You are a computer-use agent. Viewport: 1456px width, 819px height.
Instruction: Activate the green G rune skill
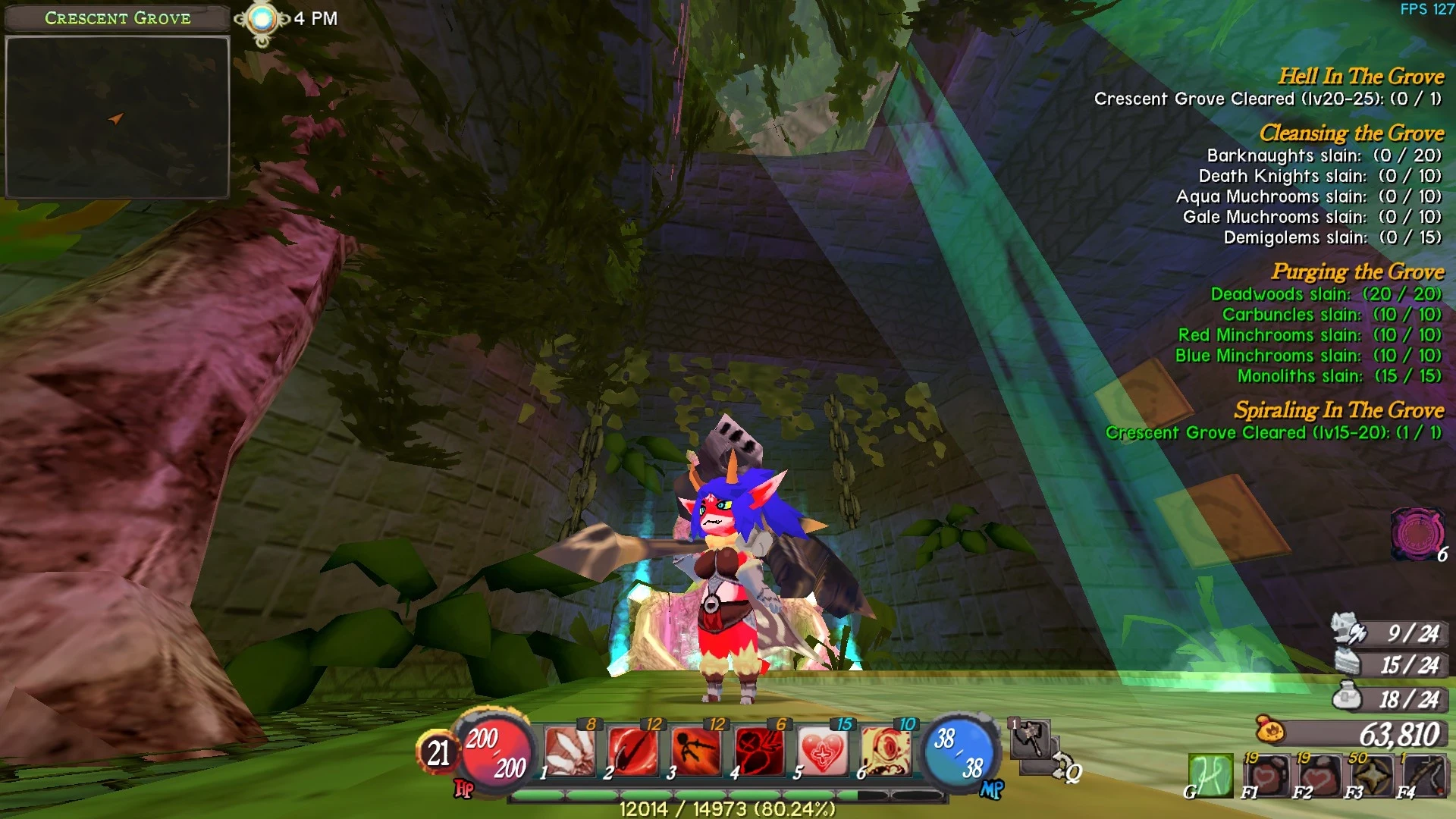(1210, 775)
